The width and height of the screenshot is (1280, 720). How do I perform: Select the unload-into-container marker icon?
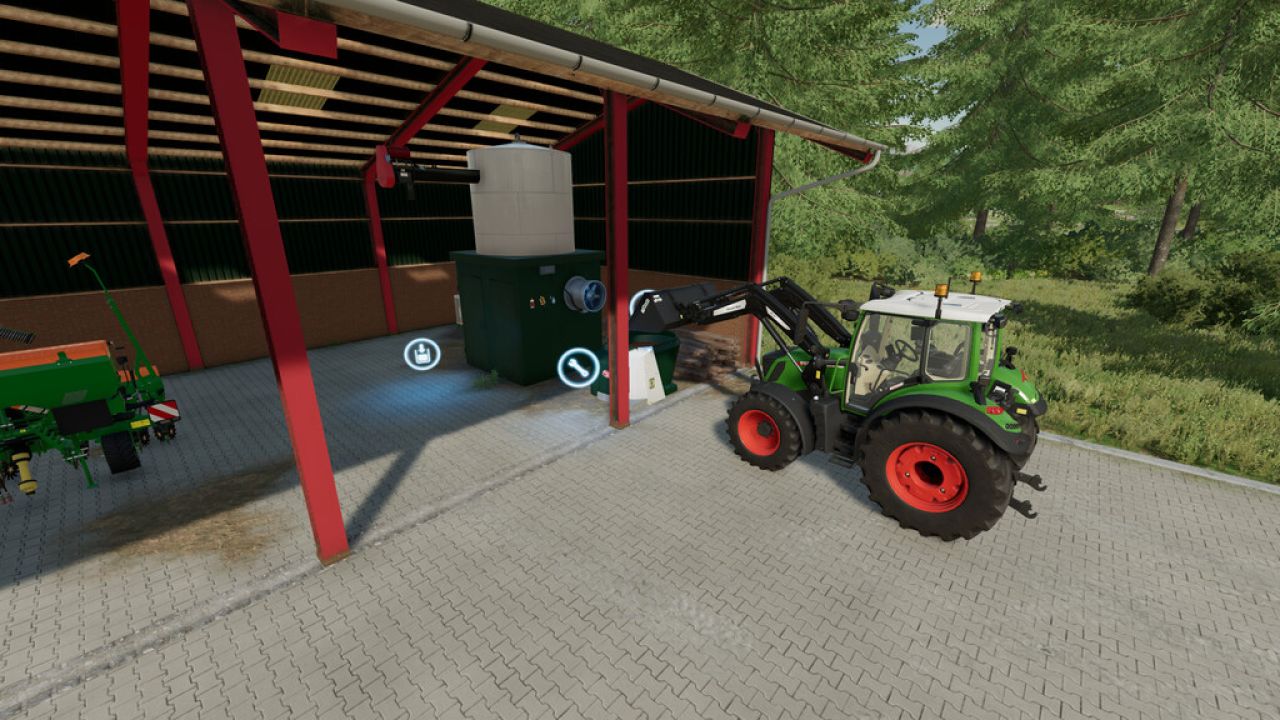pos(422,354)
